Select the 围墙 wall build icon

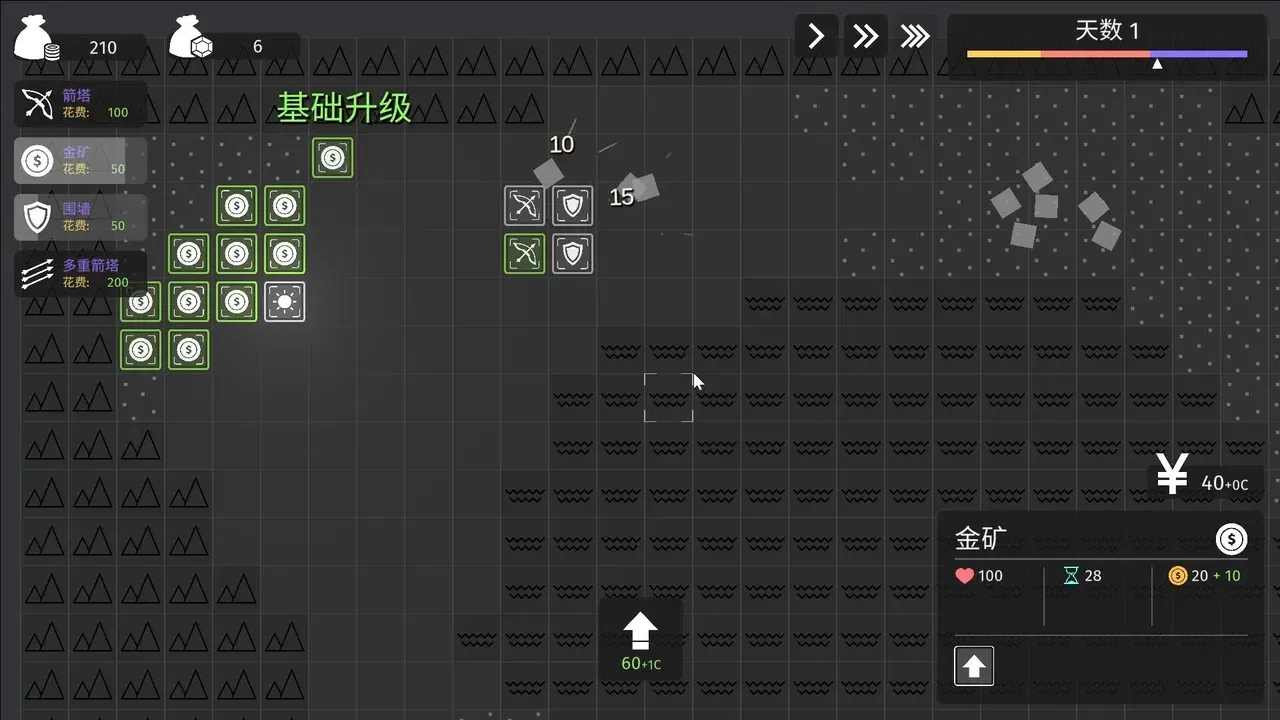coord(38,217)
